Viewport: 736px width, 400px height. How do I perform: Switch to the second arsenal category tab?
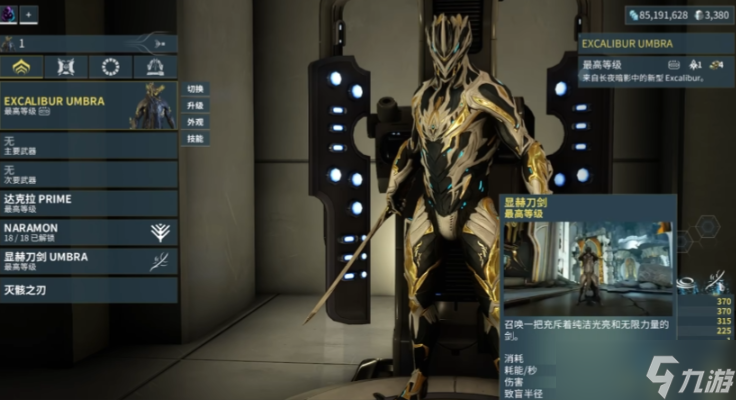coord(66,67)
